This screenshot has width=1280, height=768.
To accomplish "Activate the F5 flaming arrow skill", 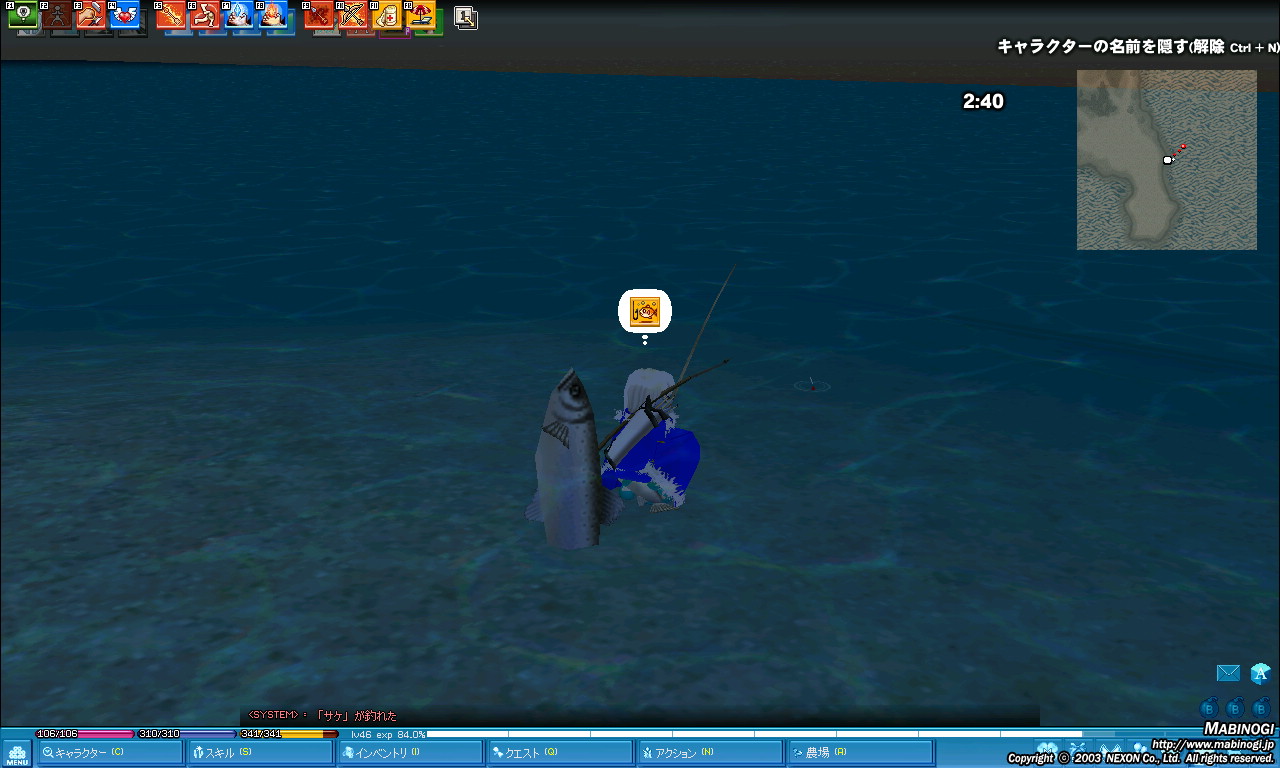I will tap(171, 15).
